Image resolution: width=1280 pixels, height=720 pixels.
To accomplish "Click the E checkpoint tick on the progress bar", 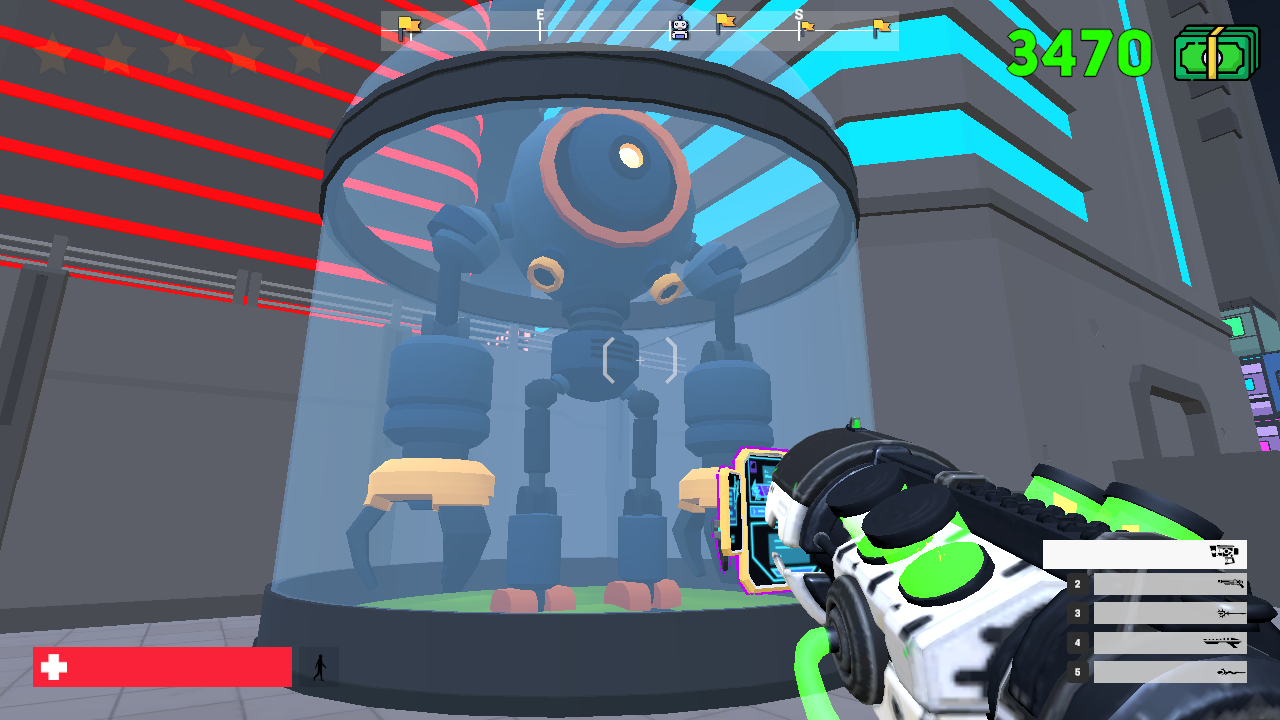I will click(540, 28).
